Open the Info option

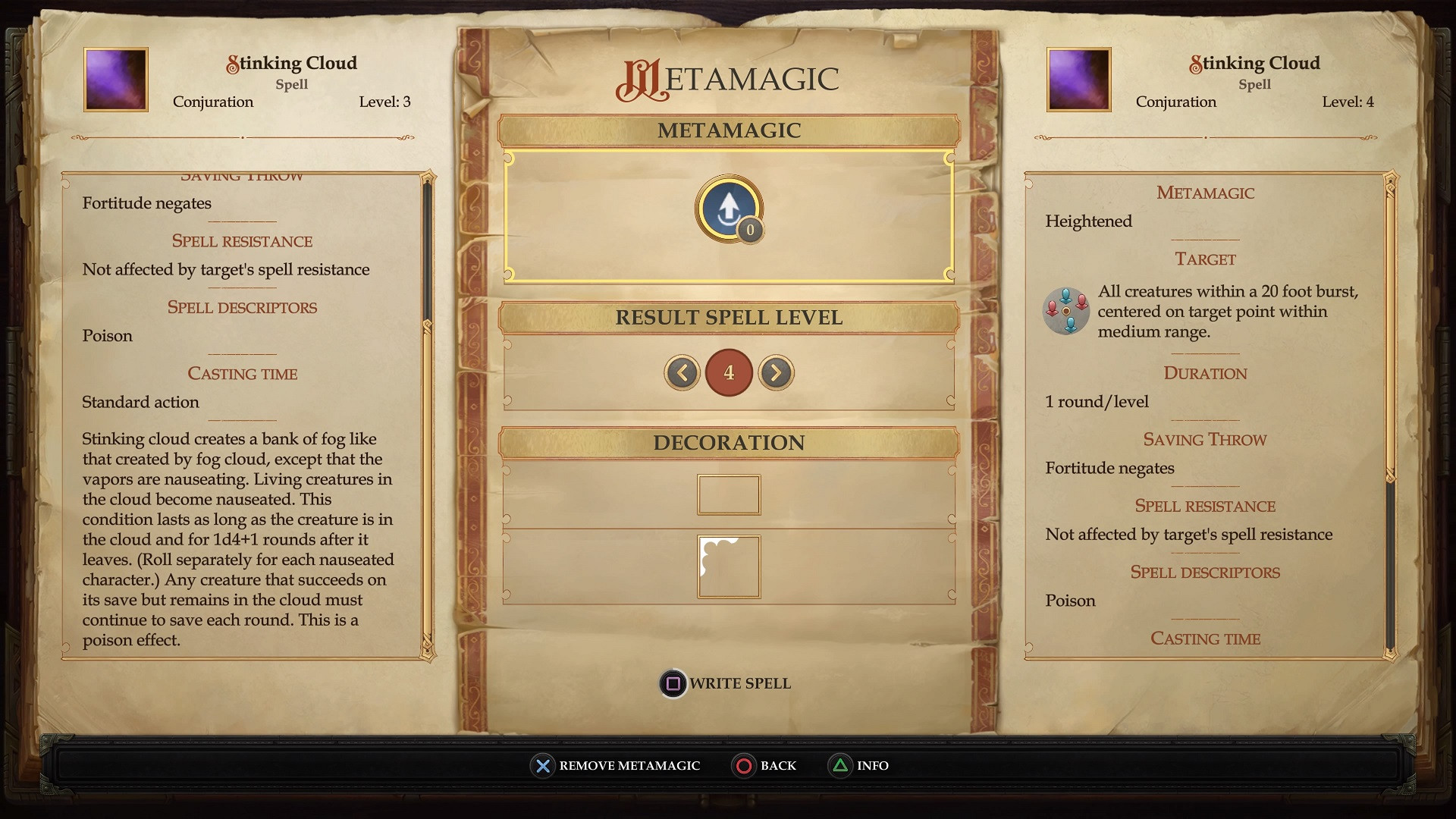858,766
